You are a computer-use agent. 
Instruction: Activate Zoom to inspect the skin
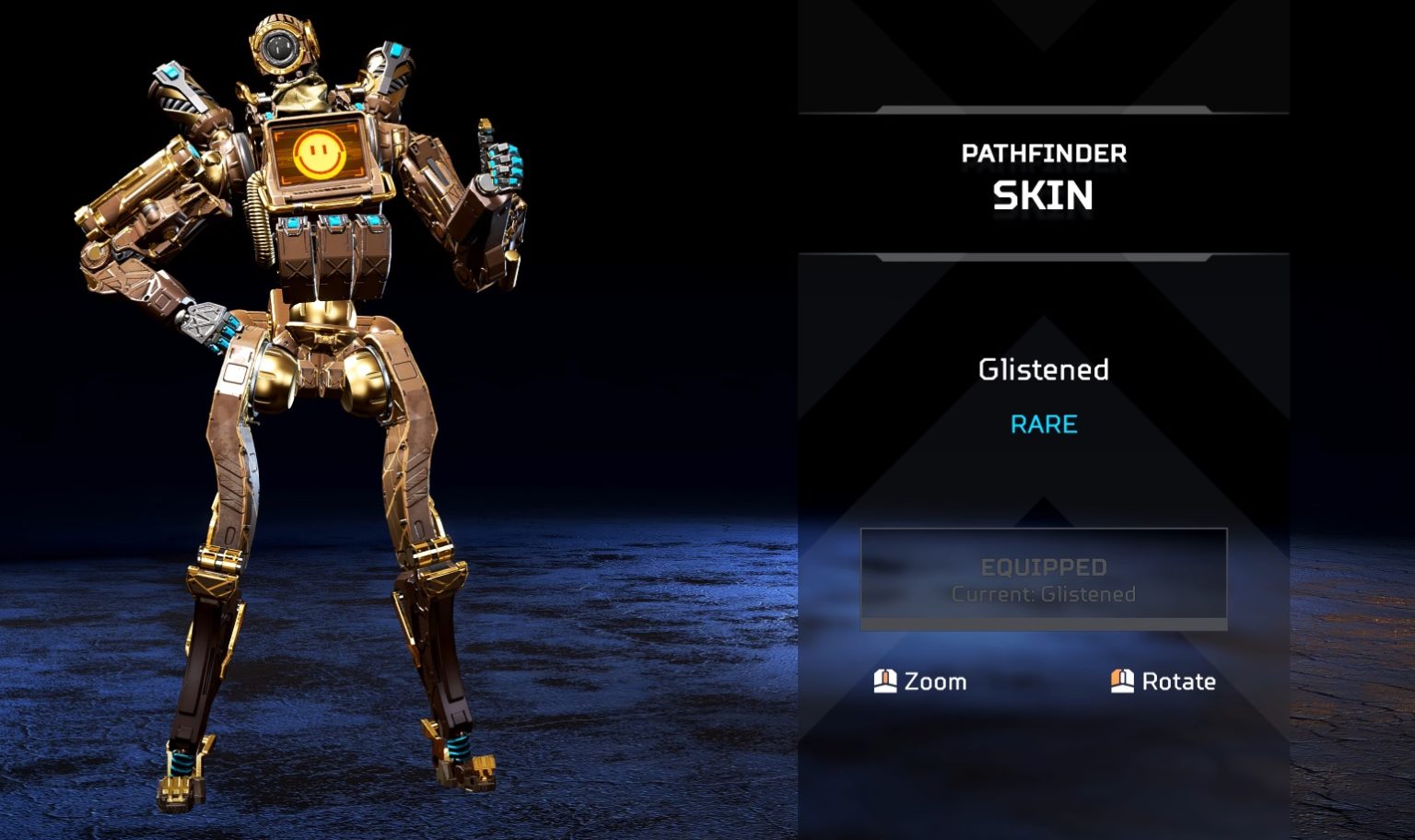coord(936,682)
